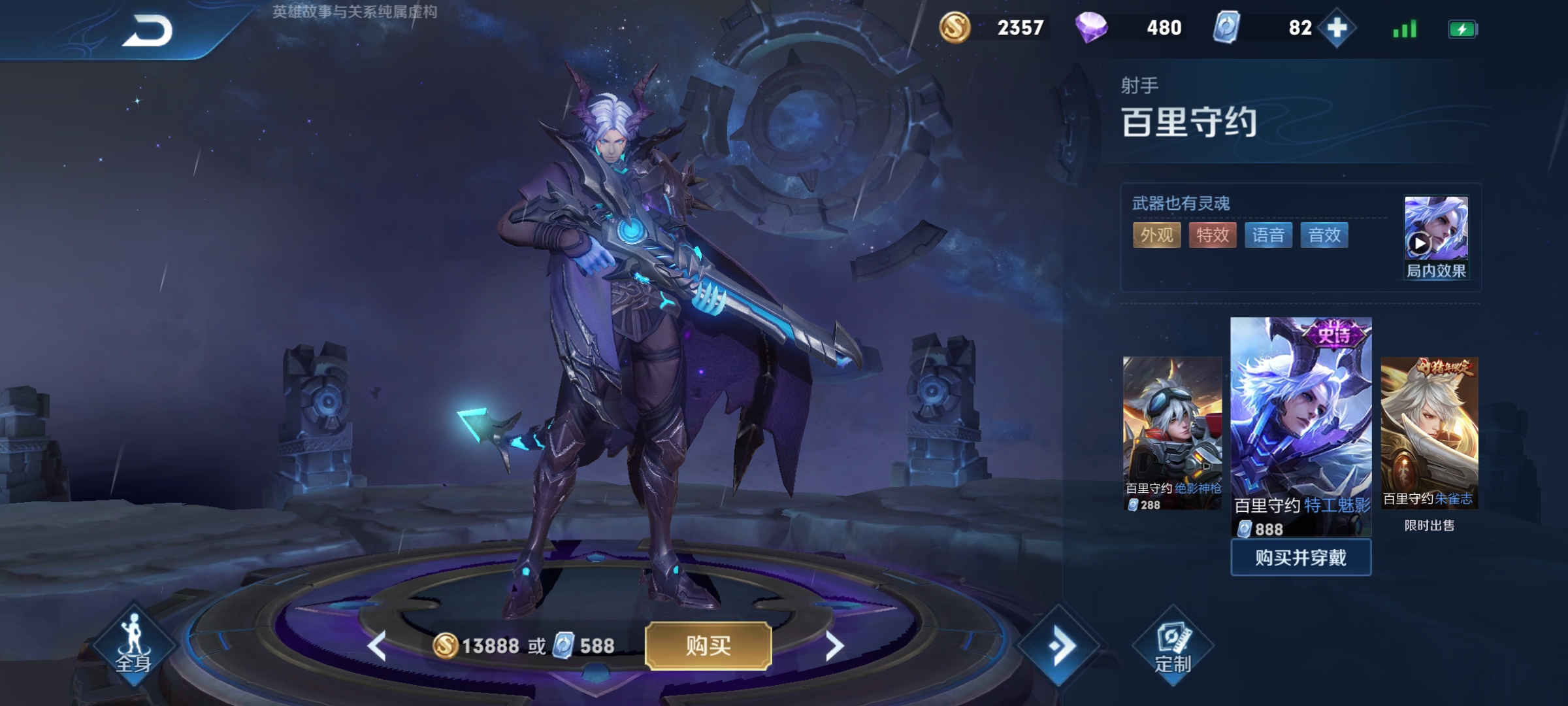Viewport: 1568px width, 706px height.
Task: Click the 音效 sound effects tag
Action: pyautogui.click(x=1324, y=235)
